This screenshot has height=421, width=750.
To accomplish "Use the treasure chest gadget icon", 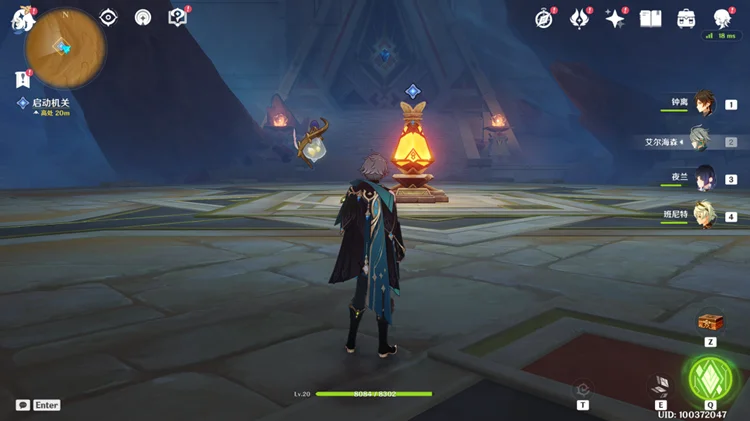I will click(x=710, y=322).
